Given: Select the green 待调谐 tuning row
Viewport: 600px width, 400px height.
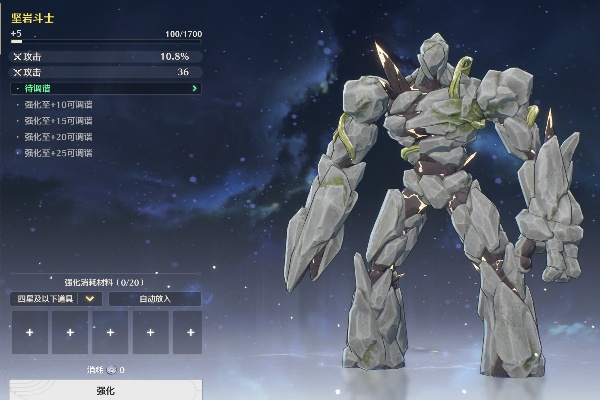Looking at the screenshot, I should pyautogui.click(x=106, y=88).
